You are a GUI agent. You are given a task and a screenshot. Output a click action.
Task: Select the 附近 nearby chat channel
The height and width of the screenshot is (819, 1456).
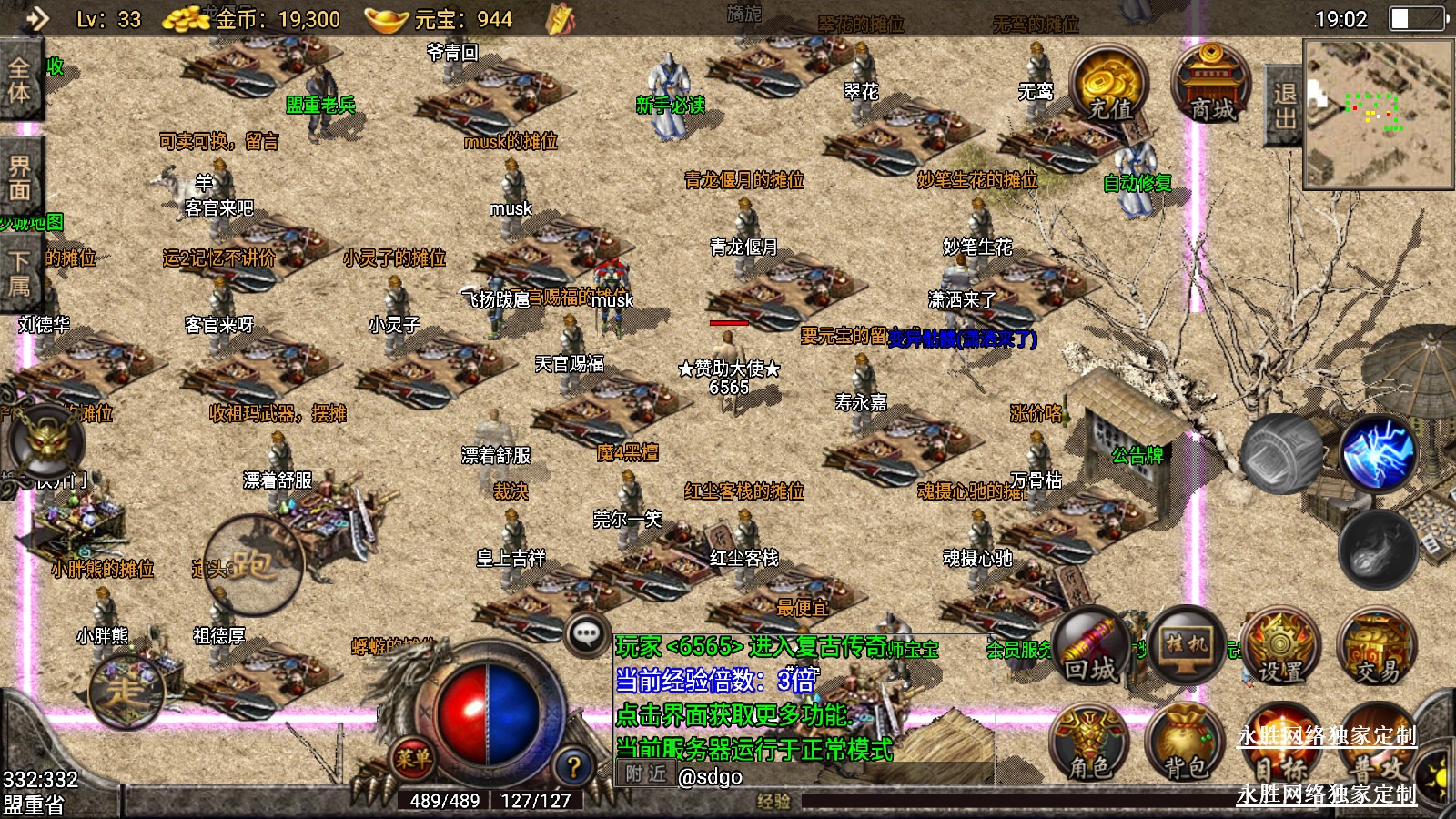(646, 774)
